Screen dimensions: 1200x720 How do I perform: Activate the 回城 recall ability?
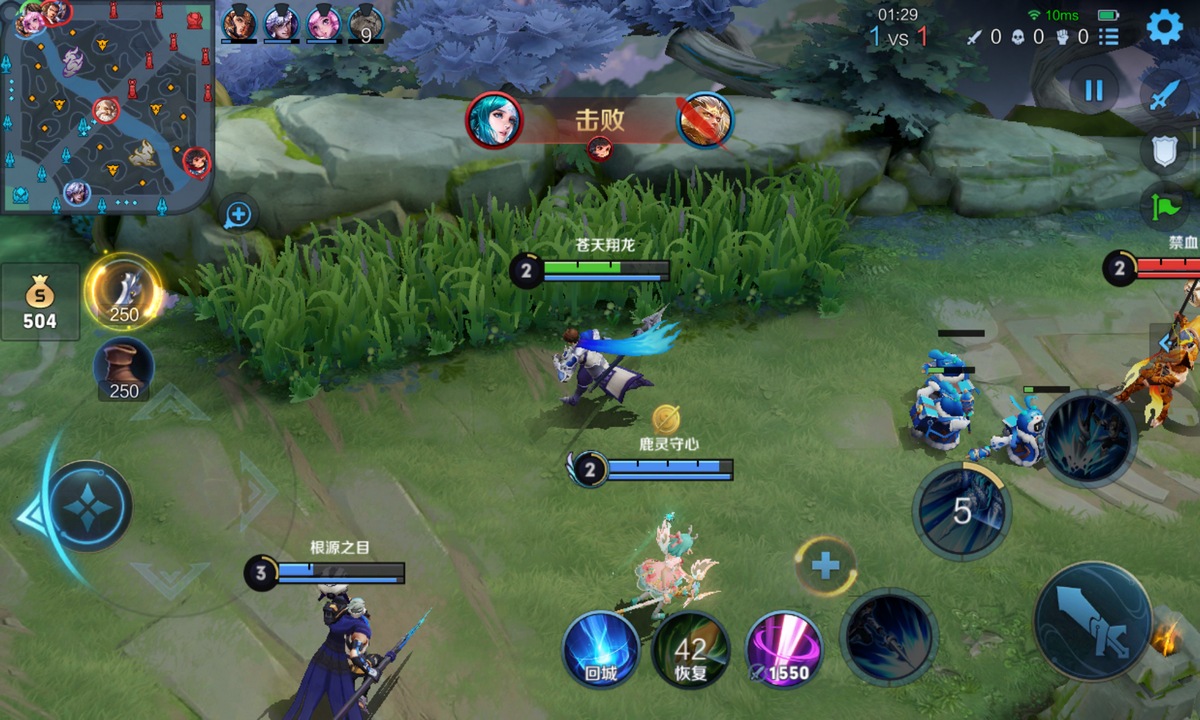[x=601, y=649]
